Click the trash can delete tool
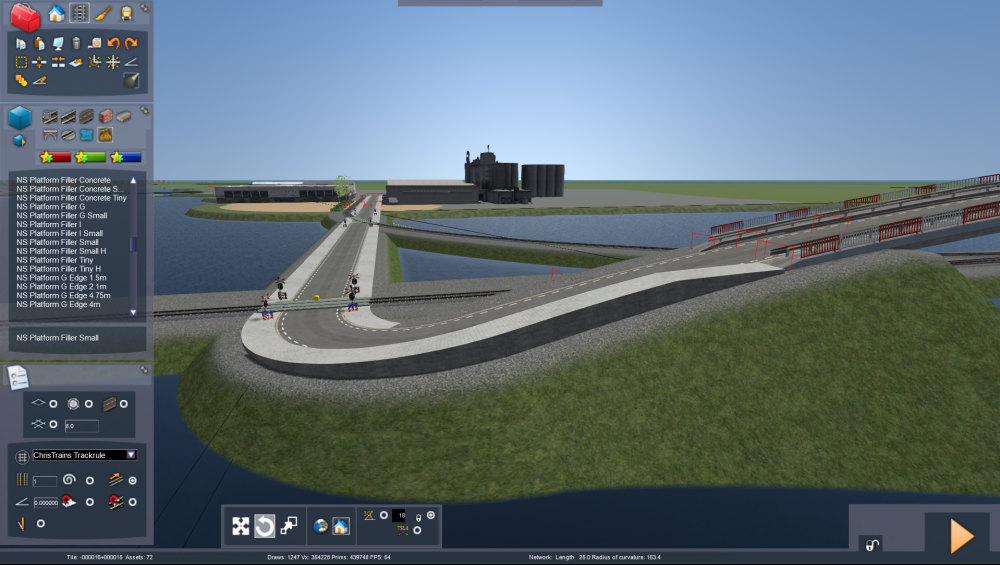1000x565 pixels. coord(75,44)
